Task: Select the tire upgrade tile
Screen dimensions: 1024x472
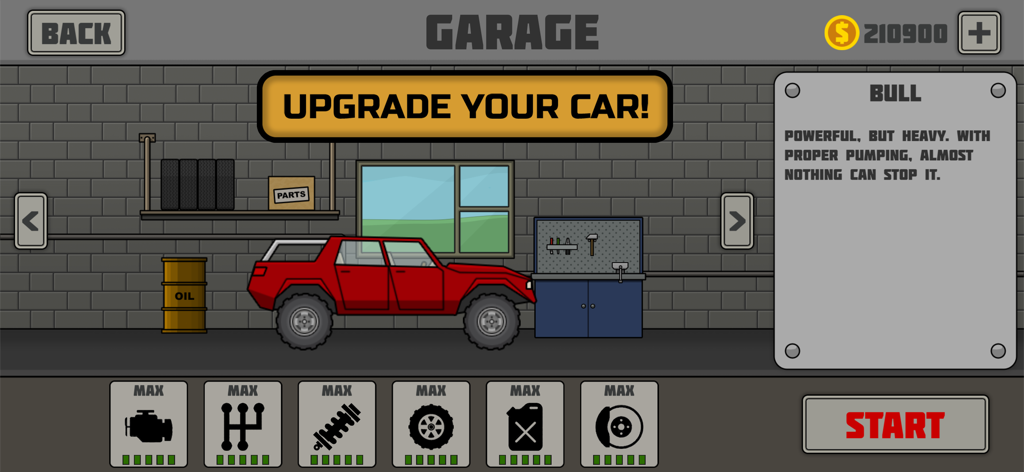Action: click(x=431, y=424)
